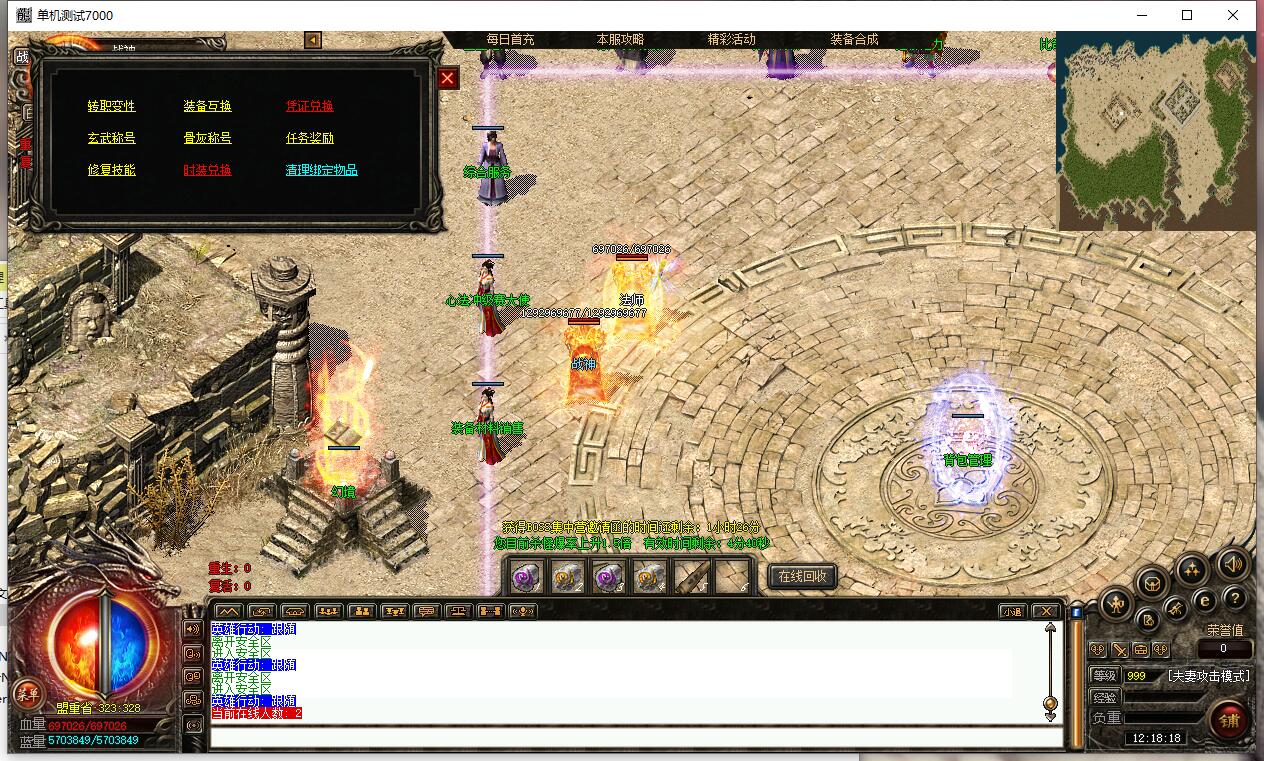Screen dimensions: 1264x761
Task: Open the round 菜单 menu button
Action: click(27, 693)
